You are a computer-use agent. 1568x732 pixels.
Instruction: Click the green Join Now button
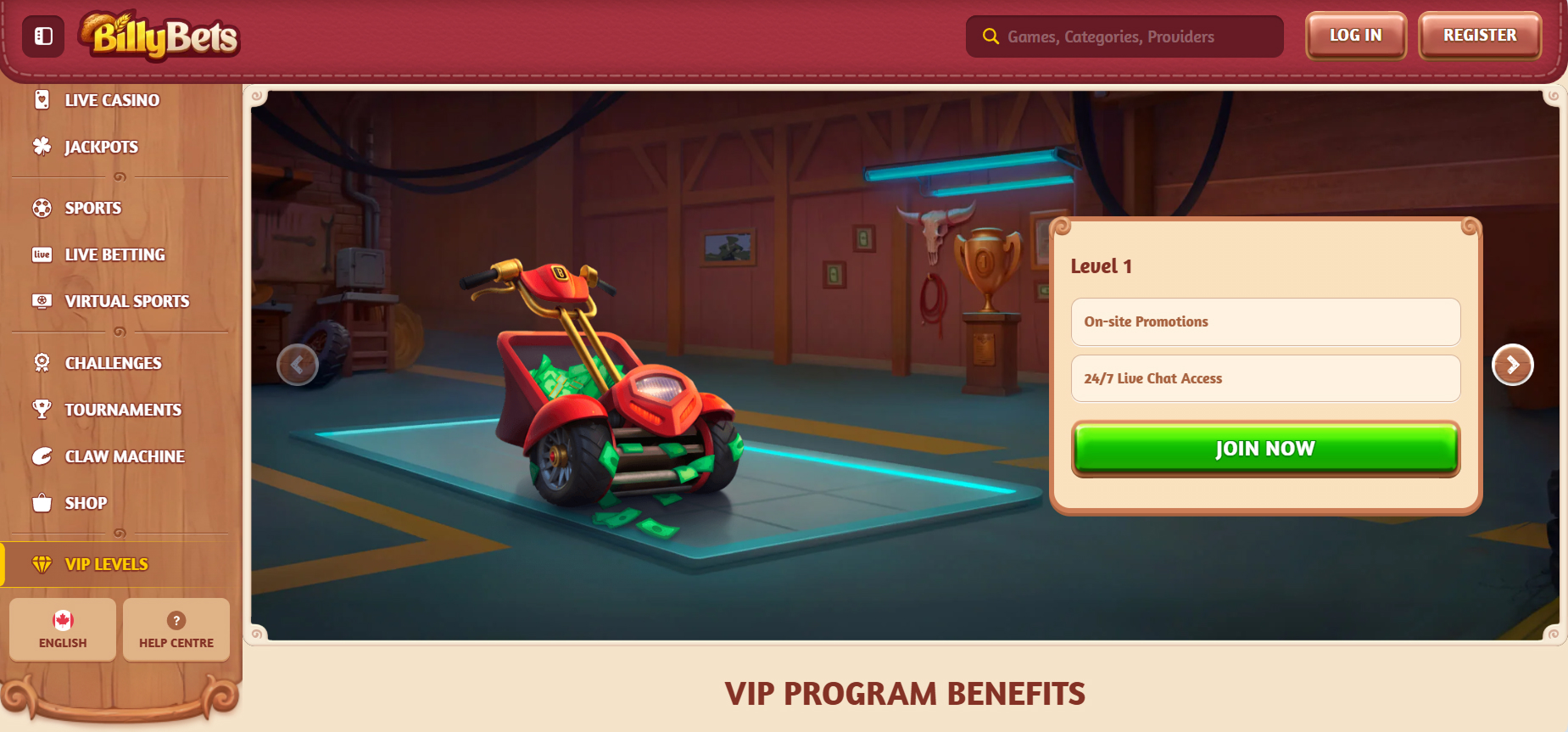pyautogui.click(x=1265, y=448)
